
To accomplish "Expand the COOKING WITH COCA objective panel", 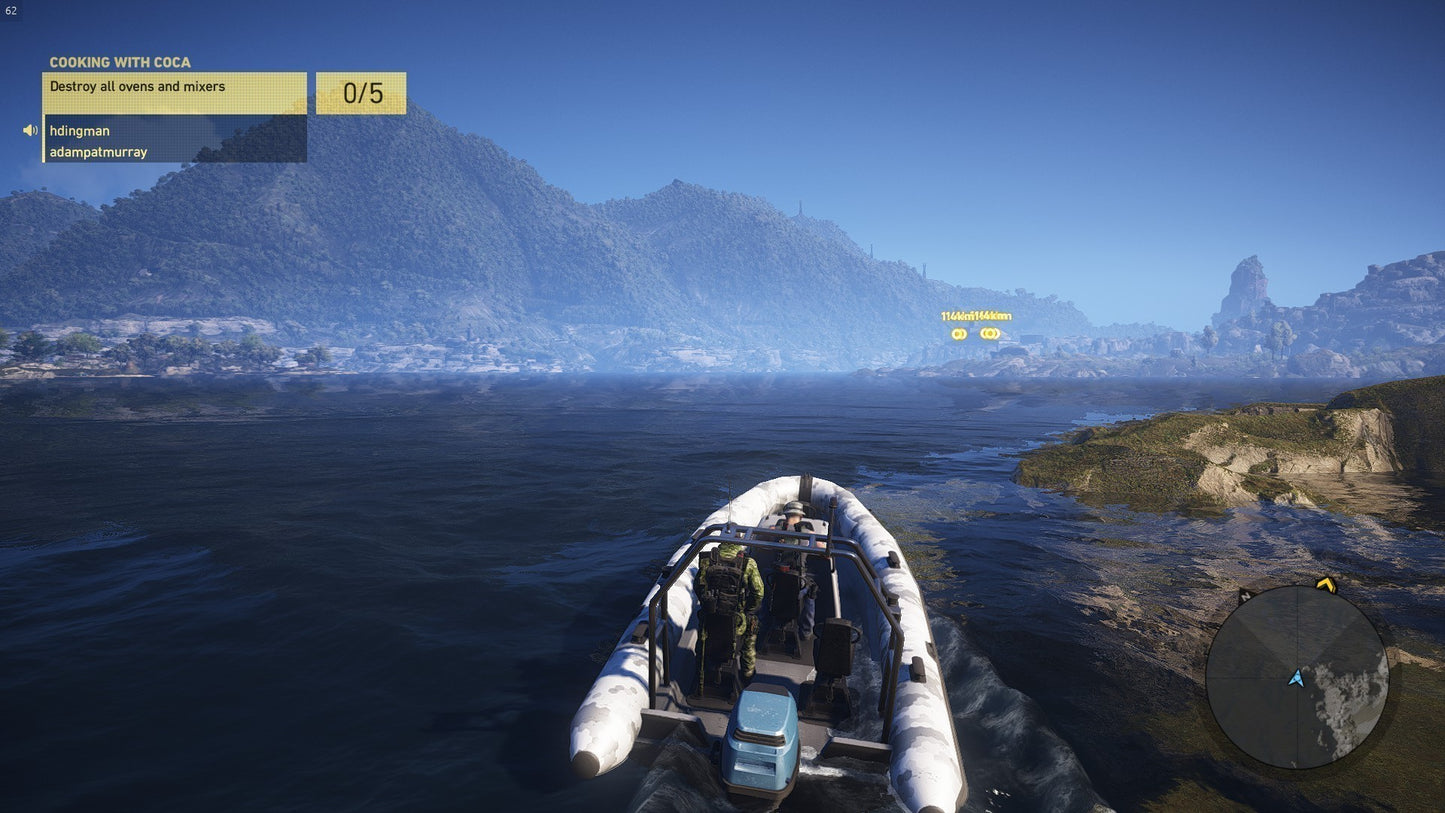I will [120, 62].
